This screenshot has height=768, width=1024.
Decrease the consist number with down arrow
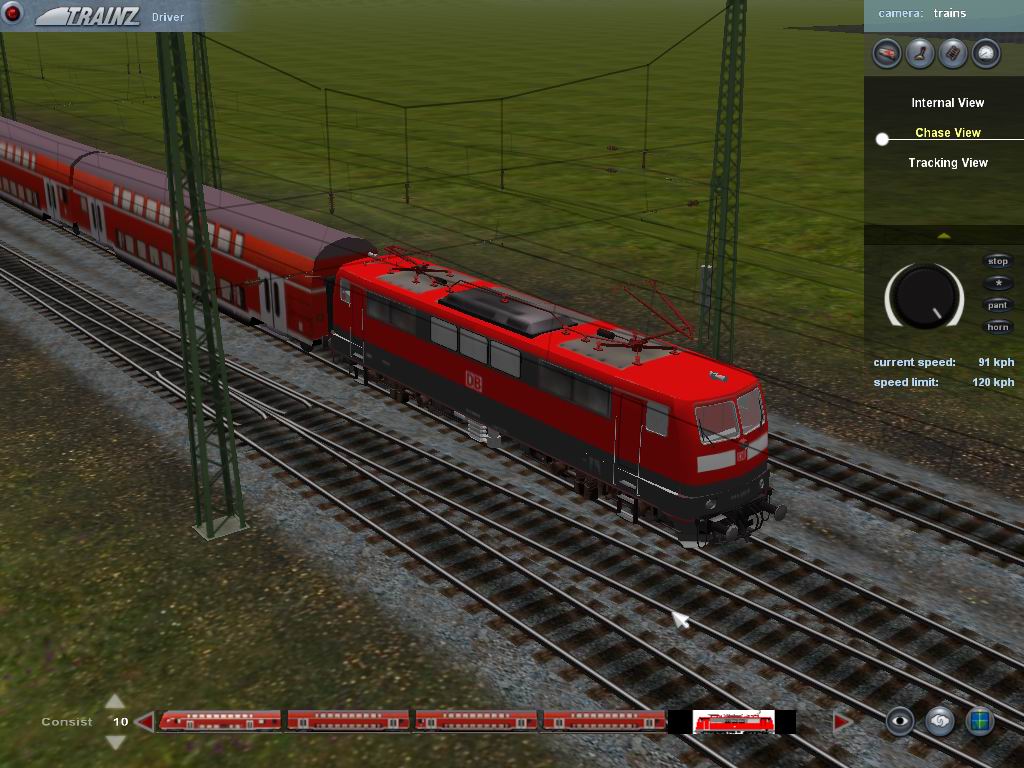[116, 742]
